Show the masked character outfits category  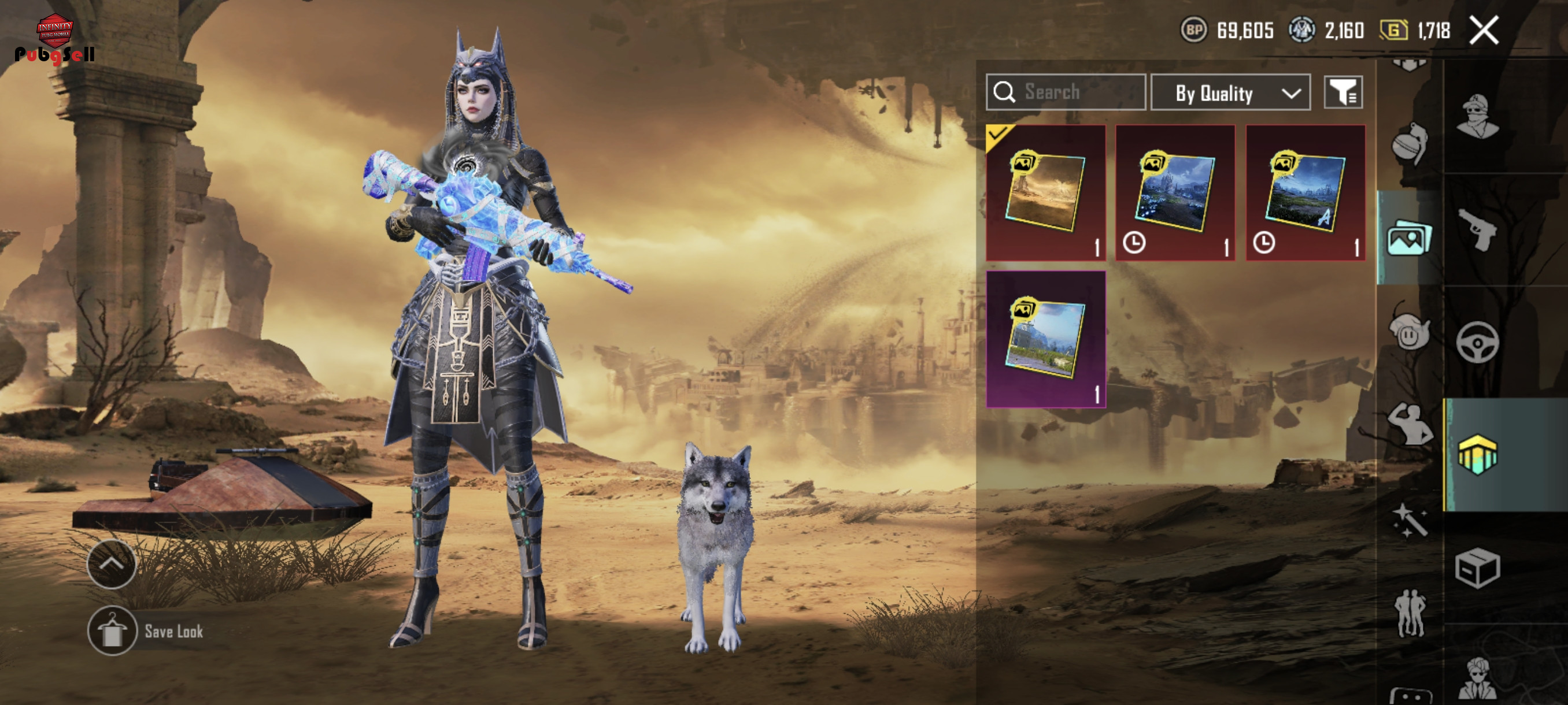click(x=1477, y=117)
